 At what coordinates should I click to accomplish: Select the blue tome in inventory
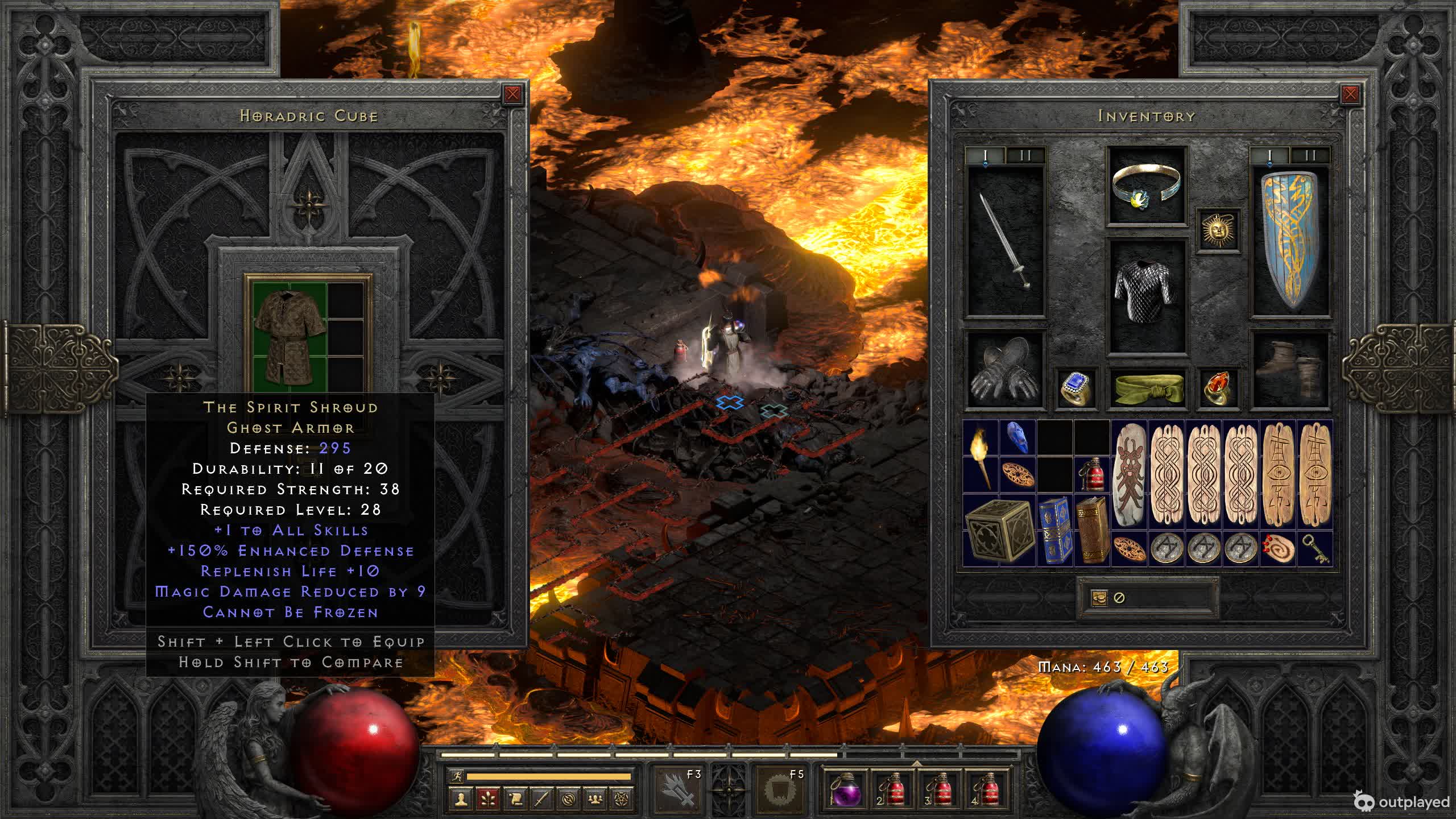(1055, 531)
